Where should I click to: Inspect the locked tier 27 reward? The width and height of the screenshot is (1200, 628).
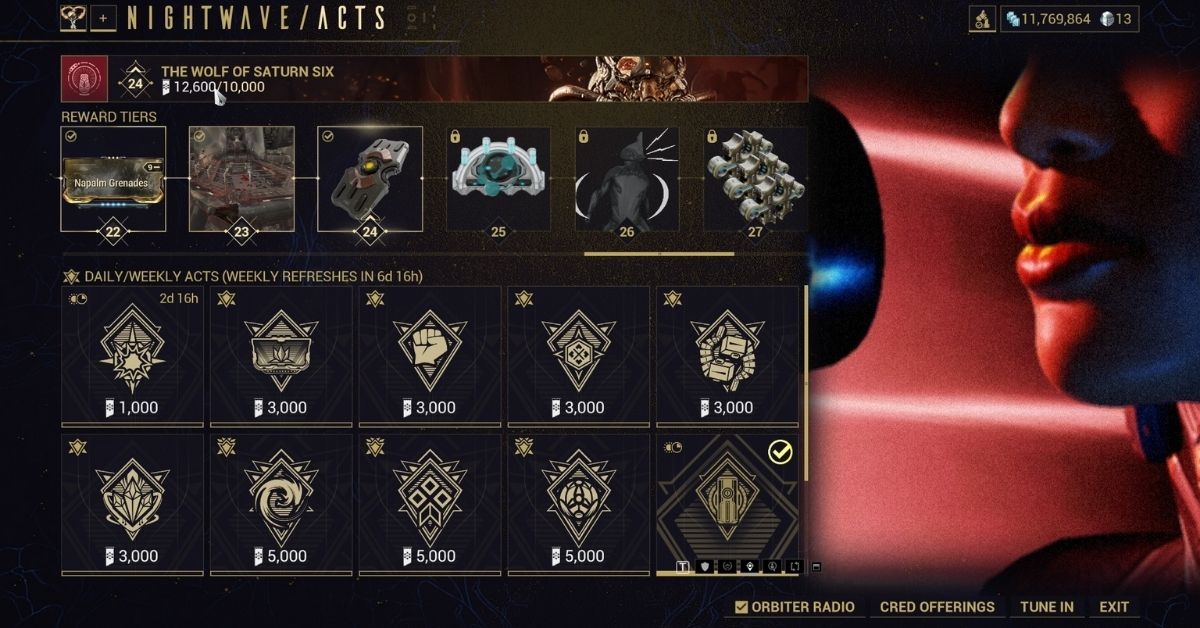pyautogui.click(x=755, y=178)
